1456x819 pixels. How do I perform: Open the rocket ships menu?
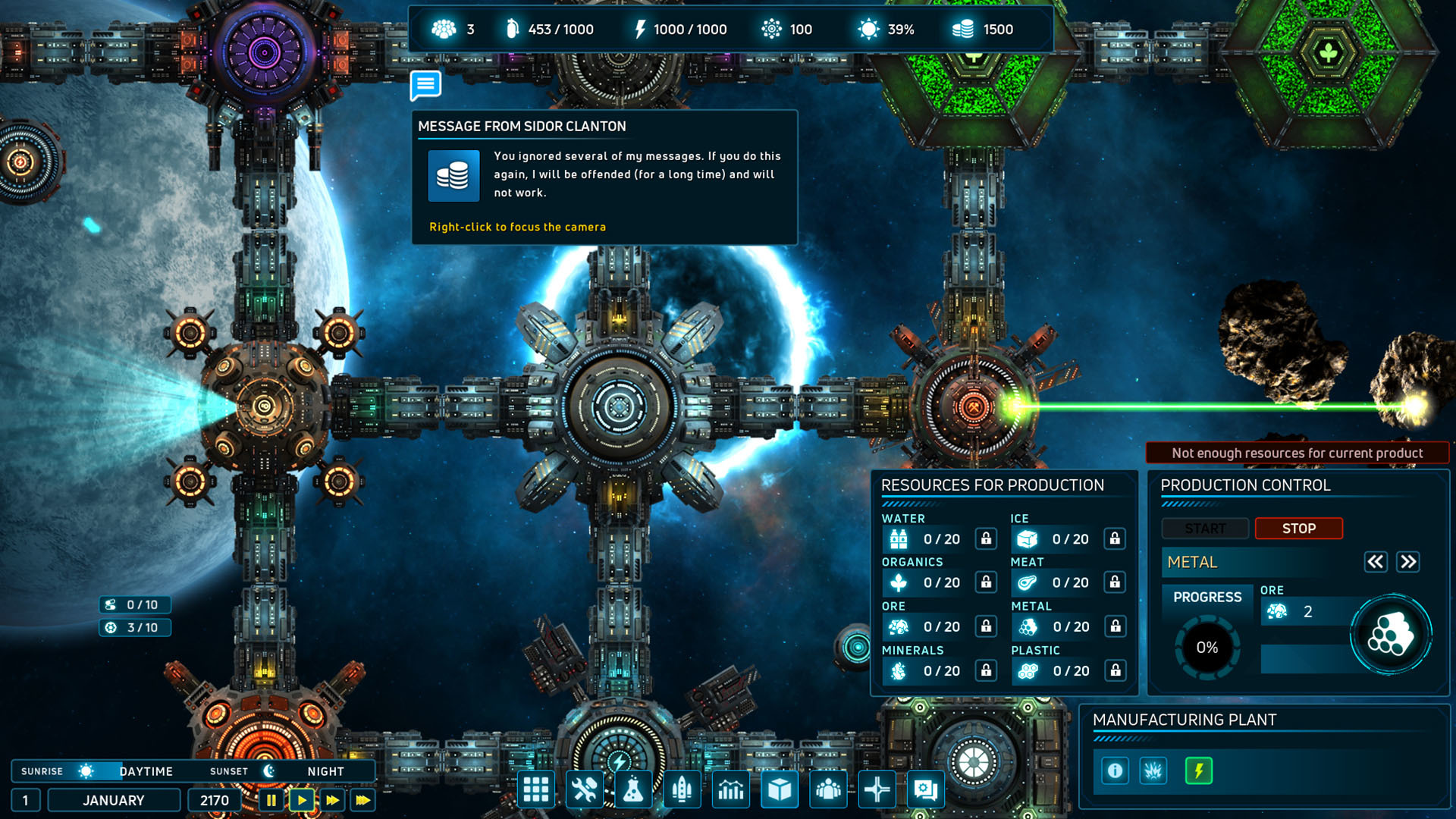(682, 790)
